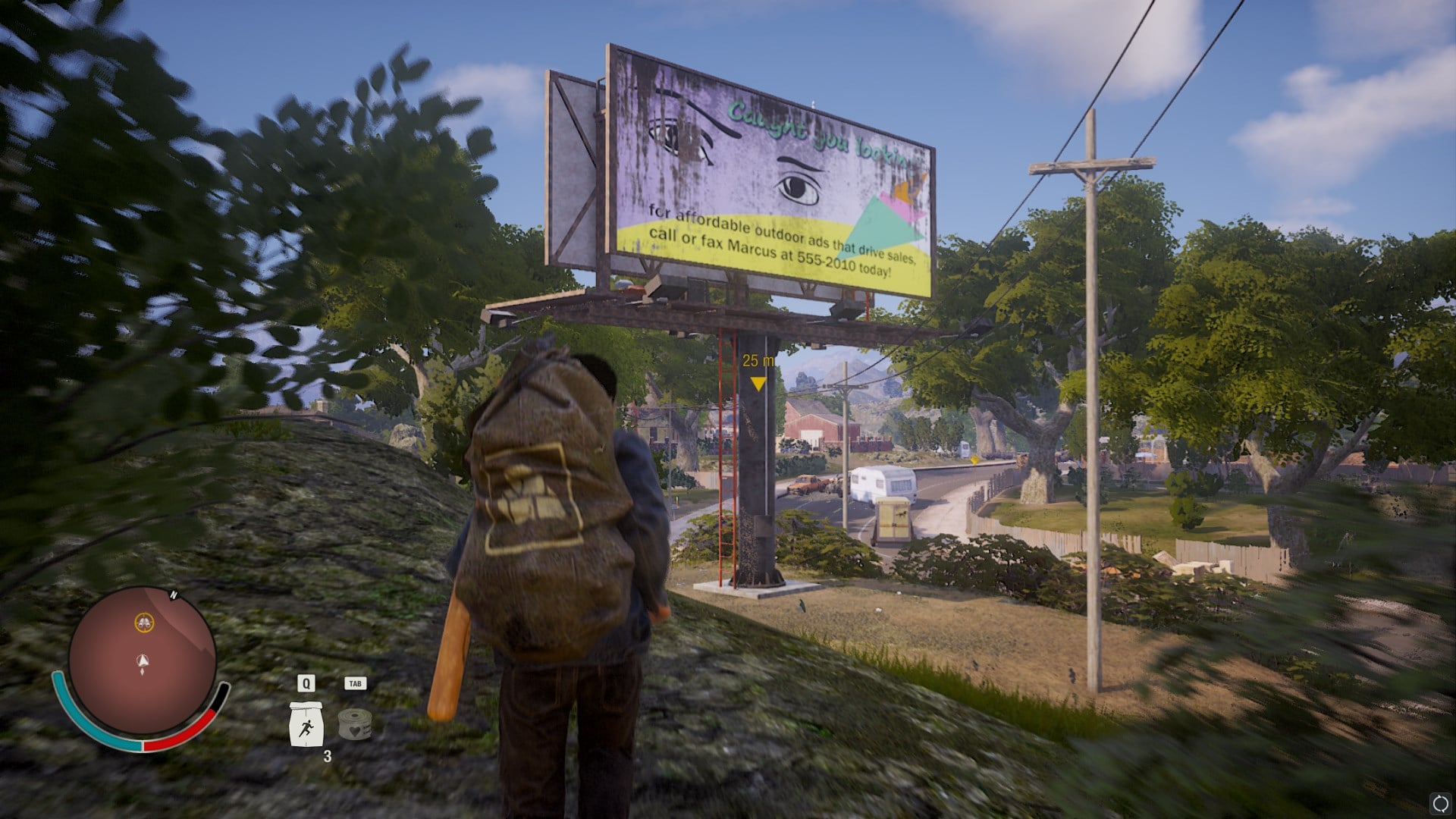Select the stamina snack bag item
Screen dimensions: 1456x819
coord(306,724)
